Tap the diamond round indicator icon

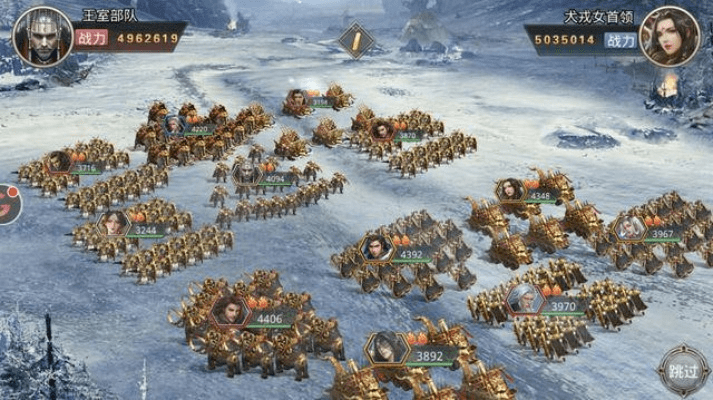(355, 40)
